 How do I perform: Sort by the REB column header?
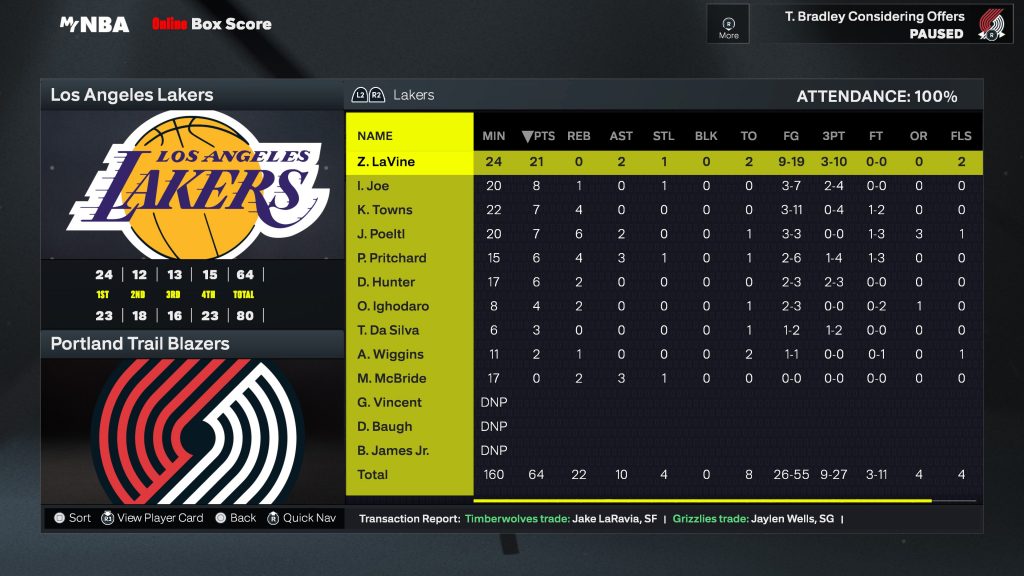tap(579, 136)
